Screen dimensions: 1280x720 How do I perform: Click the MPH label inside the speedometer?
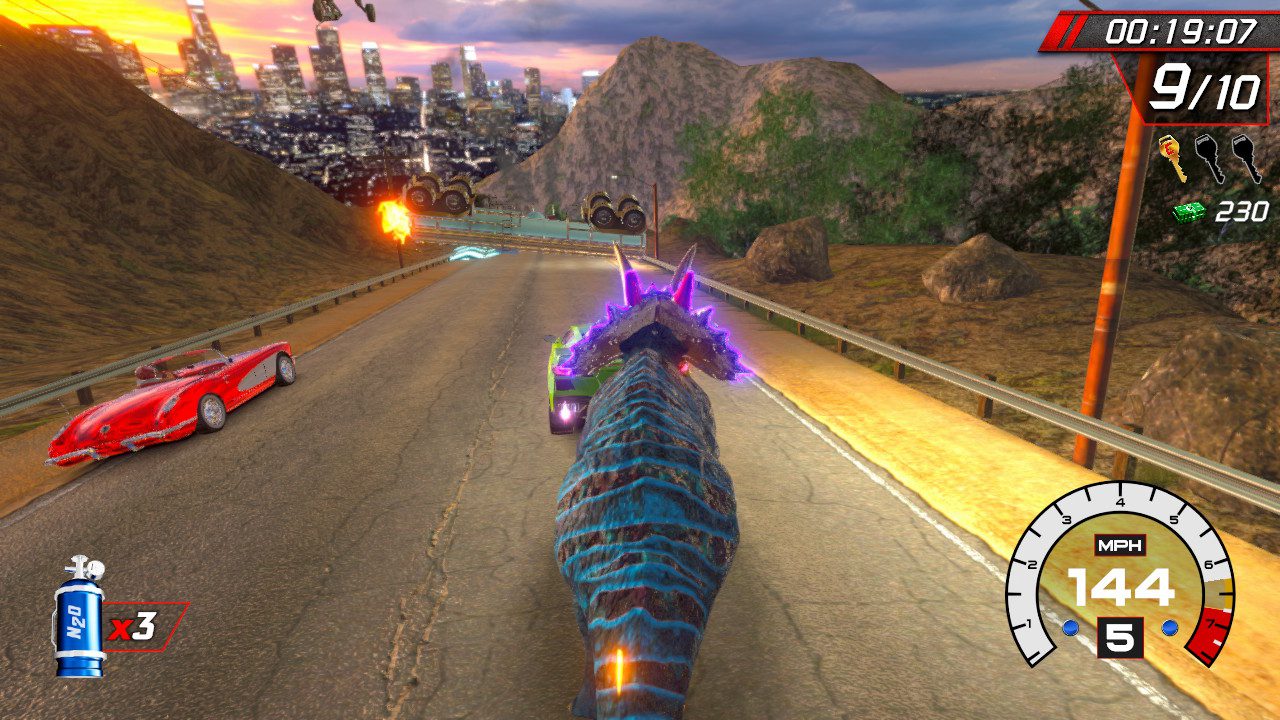pyautogui.click(x=1120, y=545)
